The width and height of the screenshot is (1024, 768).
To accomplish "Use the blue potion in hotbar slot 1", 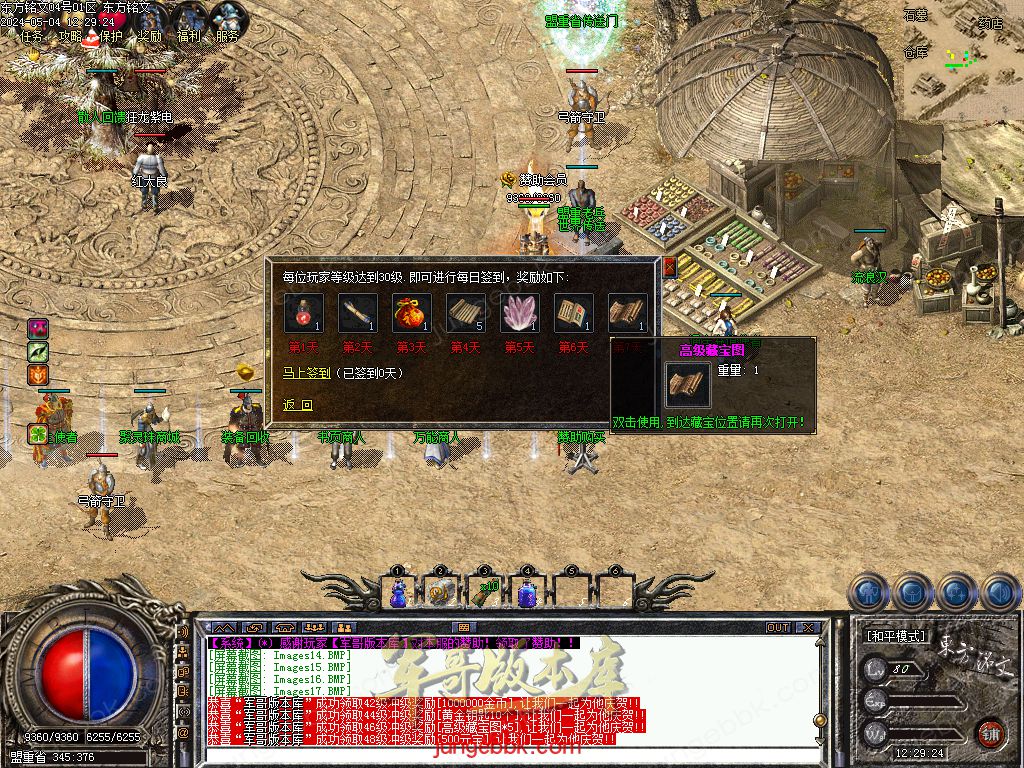I will coord(398,593).
